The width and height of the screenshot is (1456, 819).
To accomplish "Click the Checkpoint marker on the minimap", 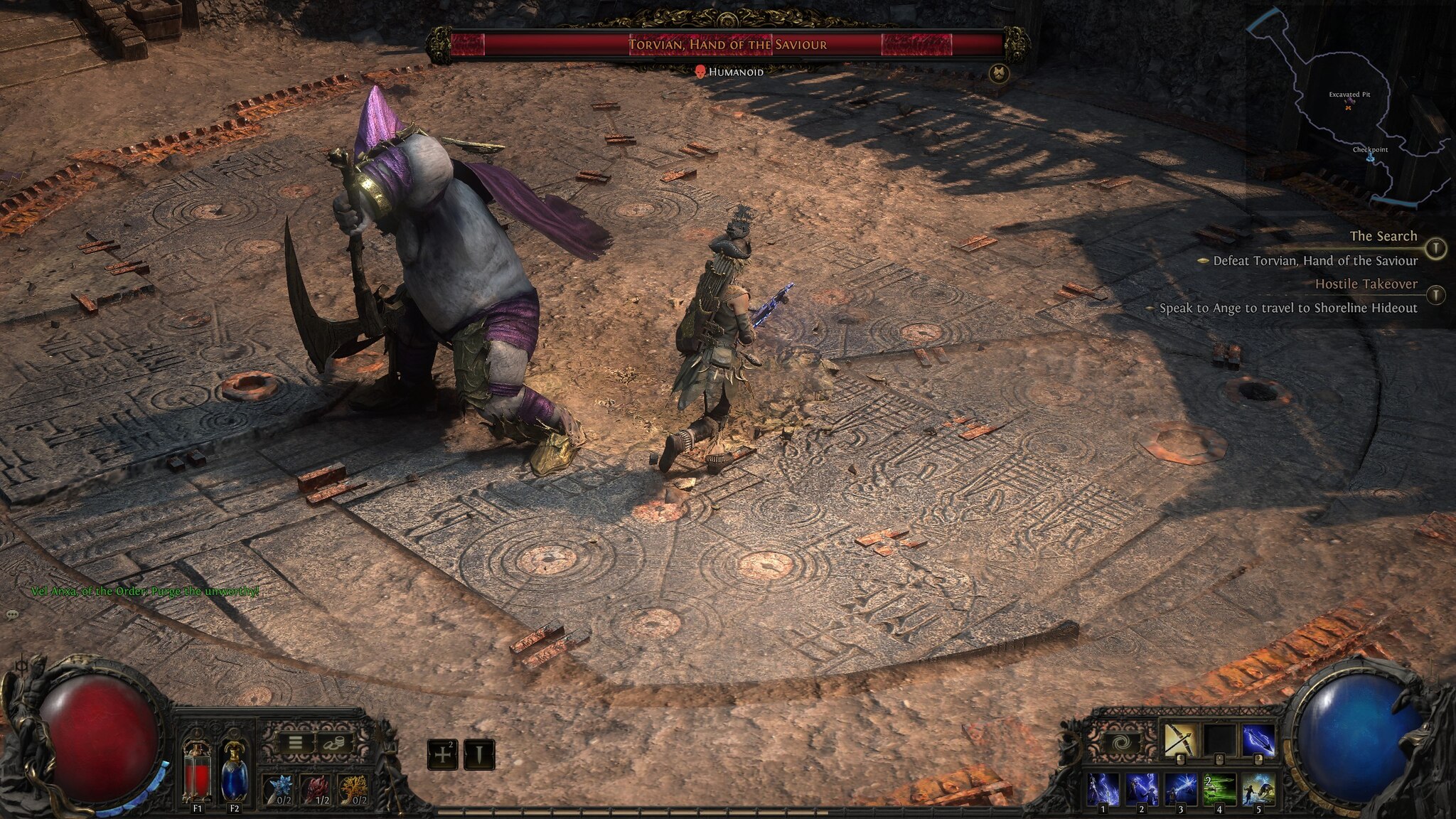I will tap(1370, 158).
